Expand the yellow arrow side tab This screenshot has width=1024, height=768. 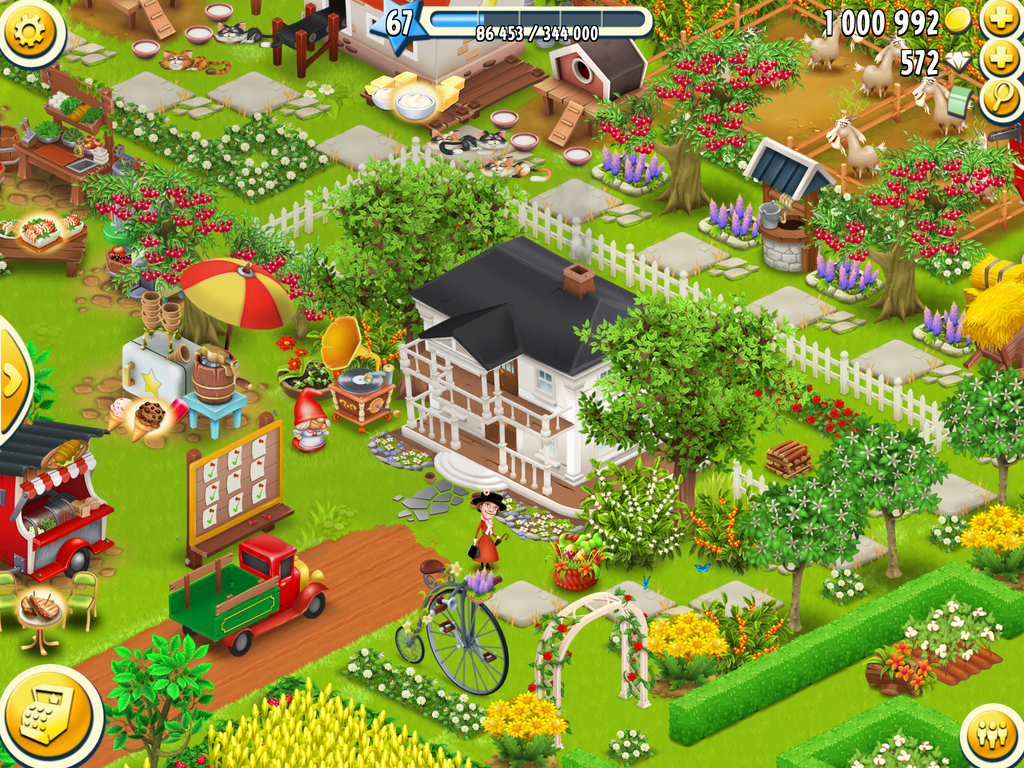(x=12, y=378)
